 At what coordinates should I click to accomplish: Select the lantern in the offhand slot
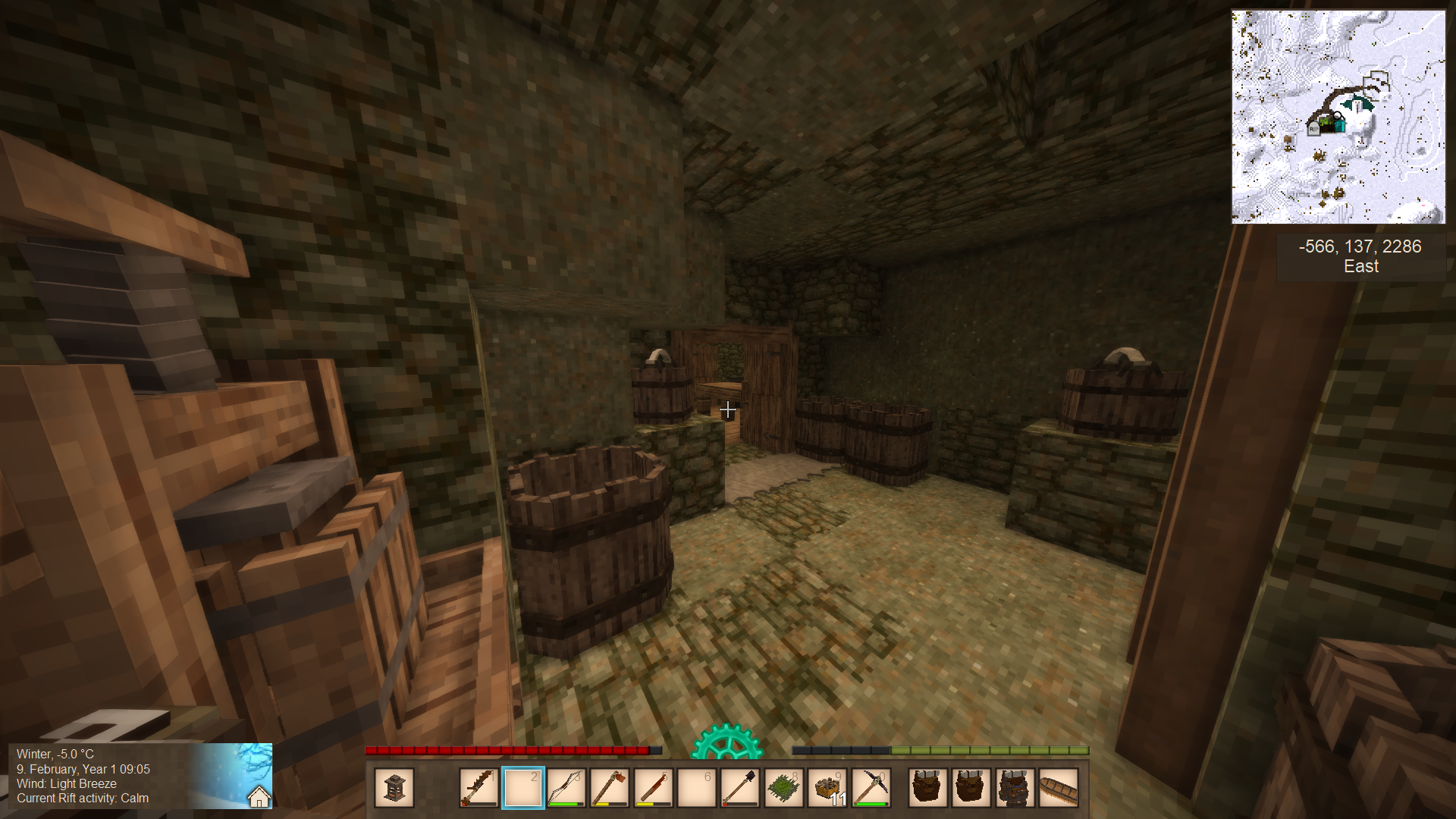point(394,788)
